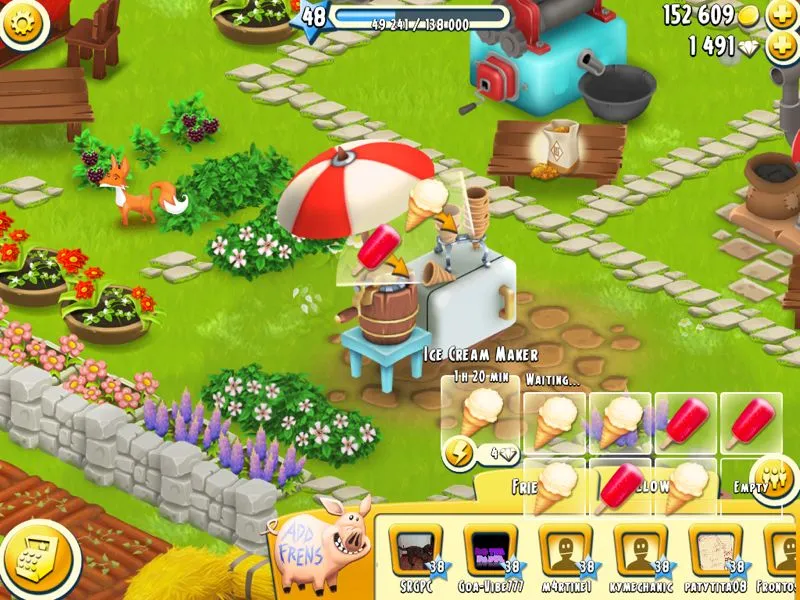800x600 pixels.
Task: Add more coins with the plus button
Action: (x=782, y=15)
